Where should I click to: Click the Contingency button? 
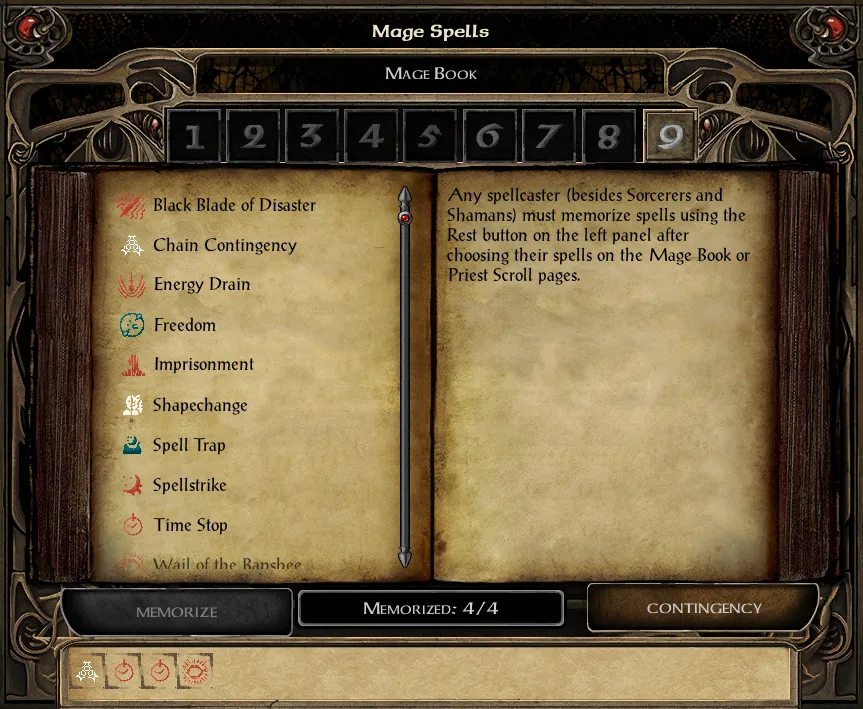703,608
